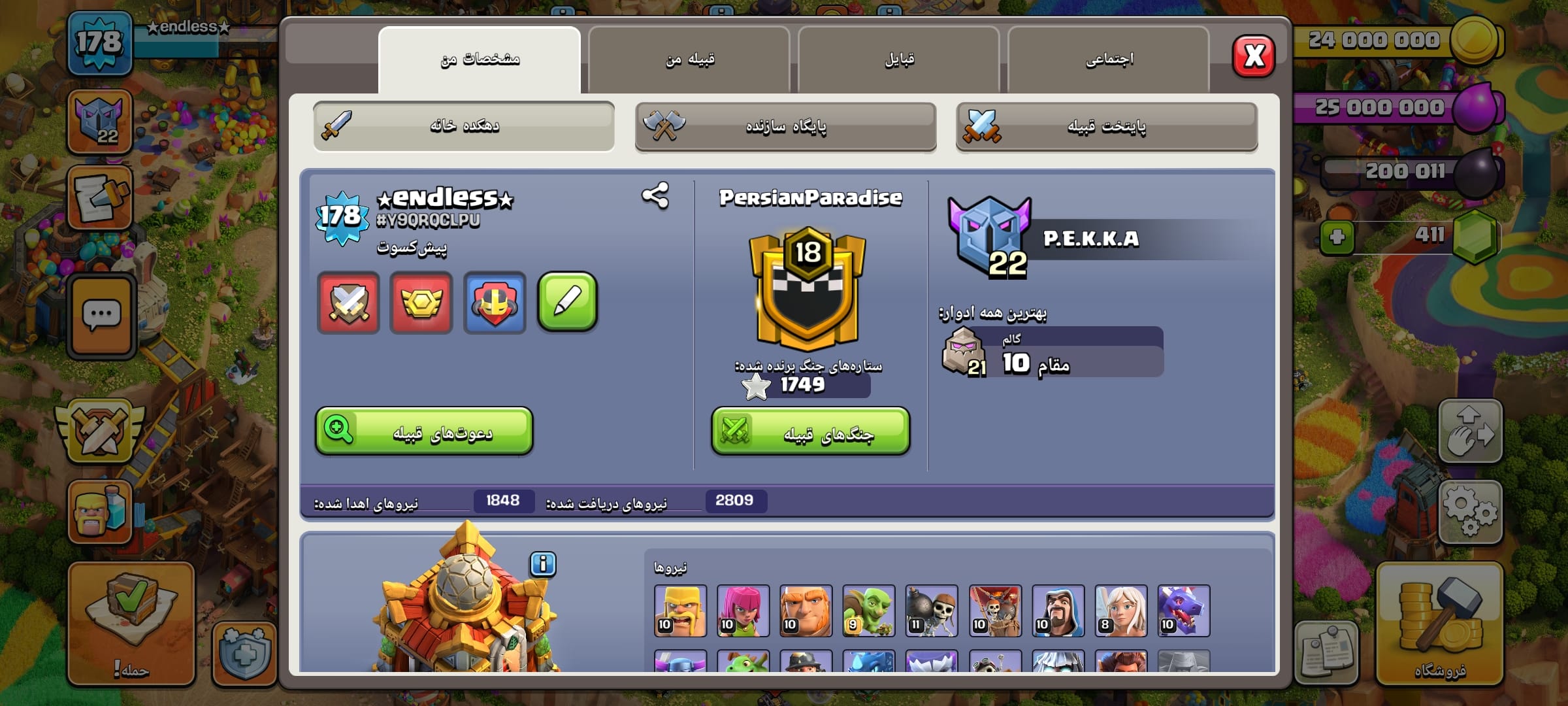Click the blue shield helmet badge button
This screenshot has height=706, width=1568.
coord(495,303)
